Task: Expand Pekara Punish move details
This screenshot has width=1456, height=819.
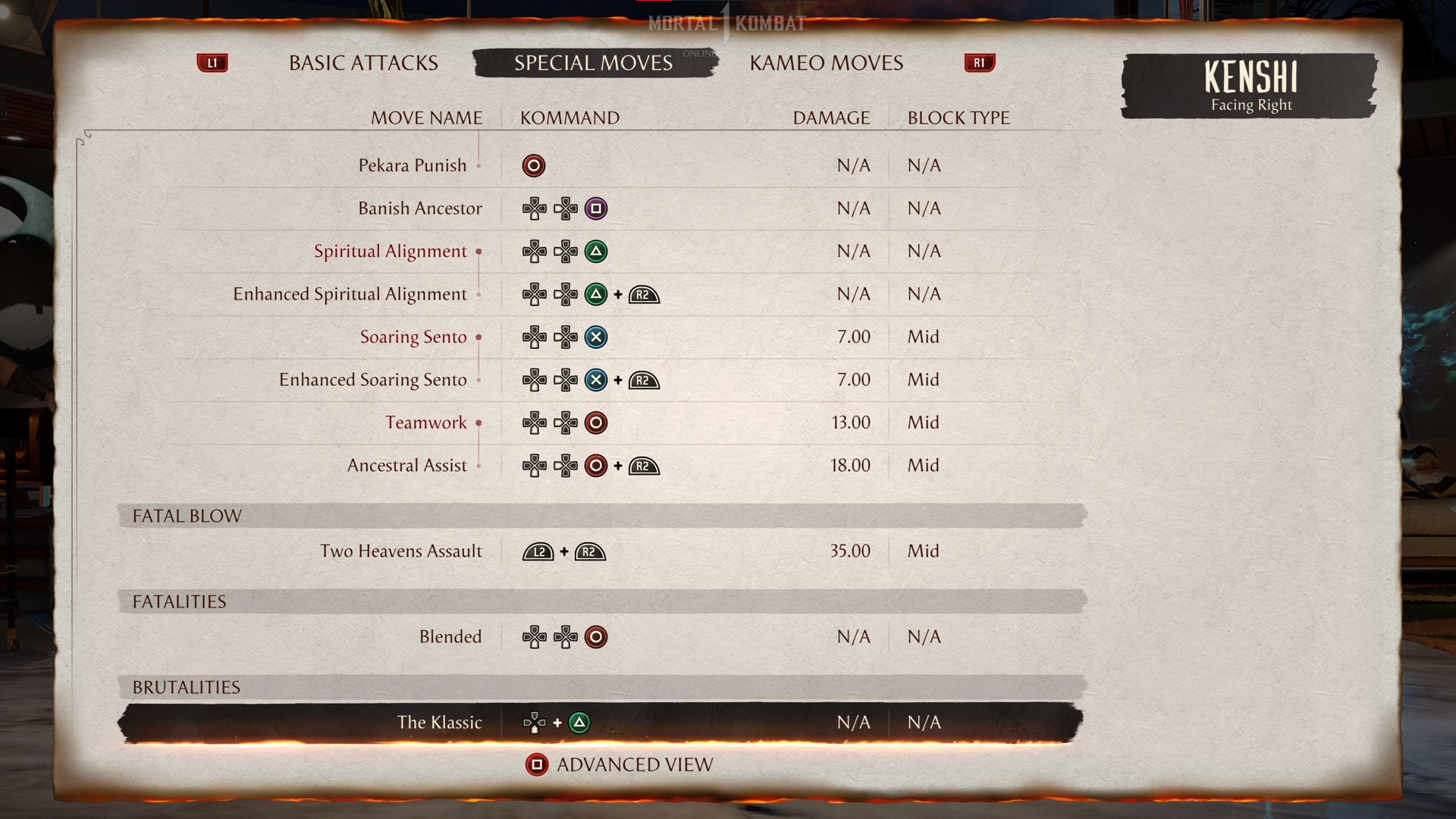Action: (x=478, y=166)
